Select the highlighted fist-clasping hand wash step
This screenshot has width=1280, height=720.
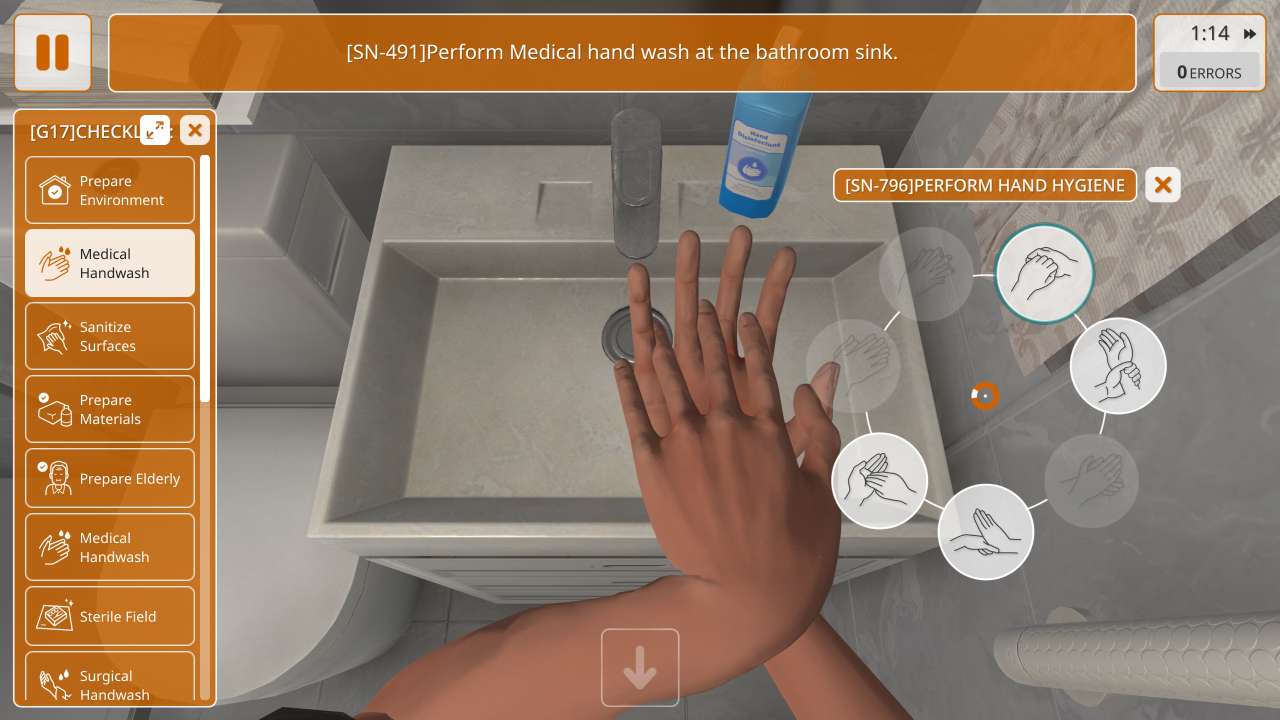point(1045,273)
